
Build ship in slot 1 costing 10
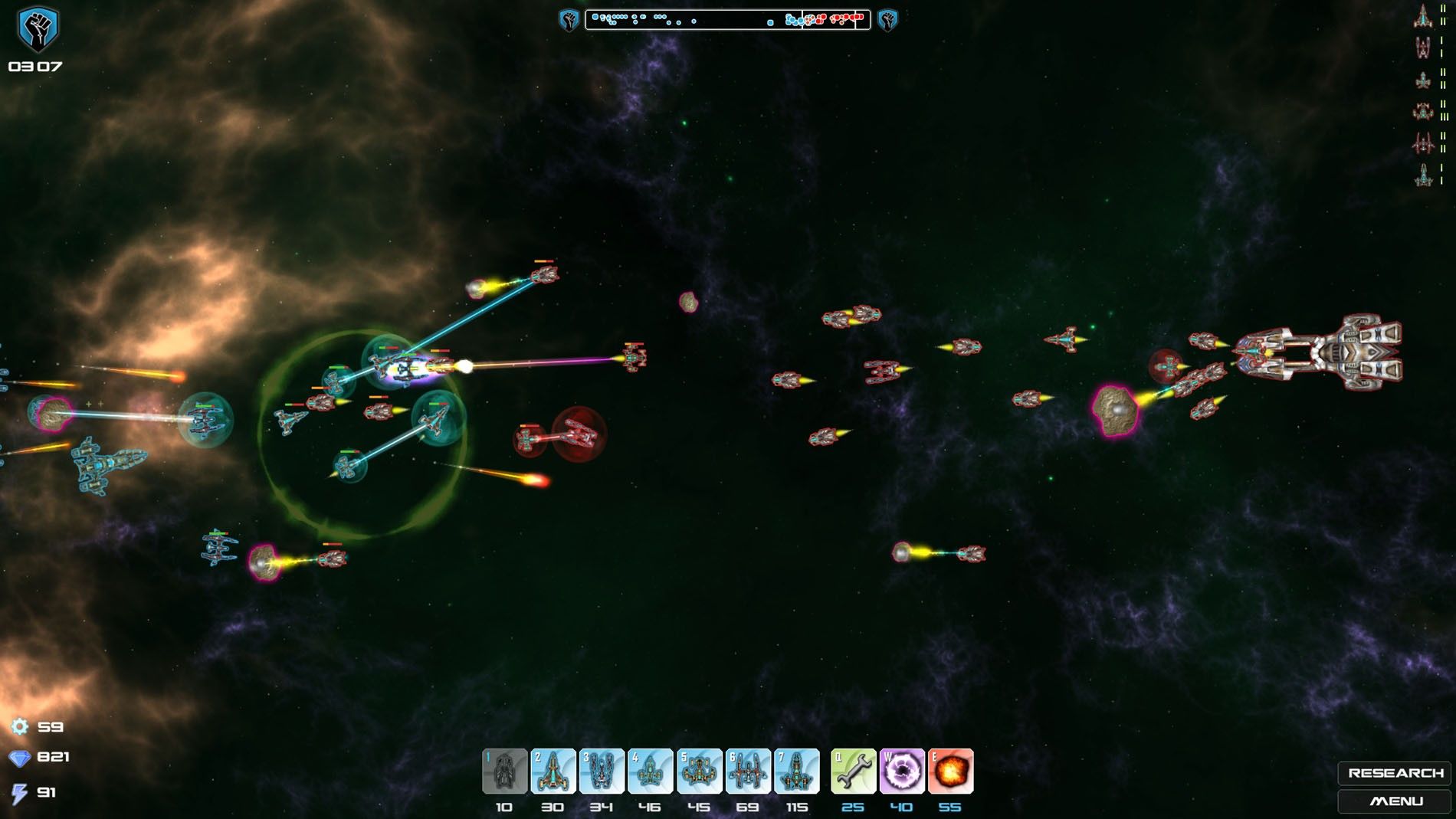(x=504, y=771)
